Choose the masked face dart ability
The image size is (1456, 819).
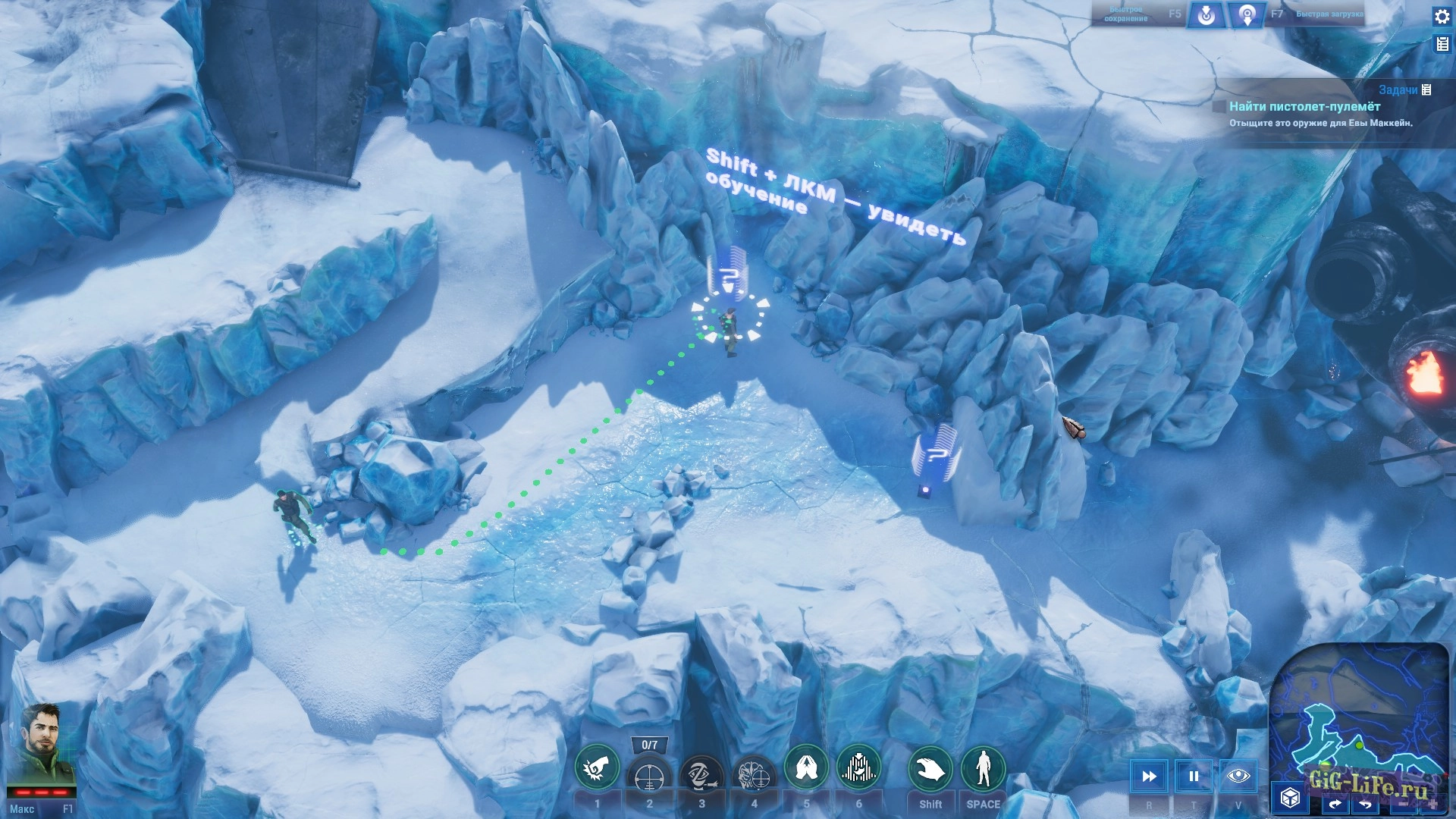point(701,775)
